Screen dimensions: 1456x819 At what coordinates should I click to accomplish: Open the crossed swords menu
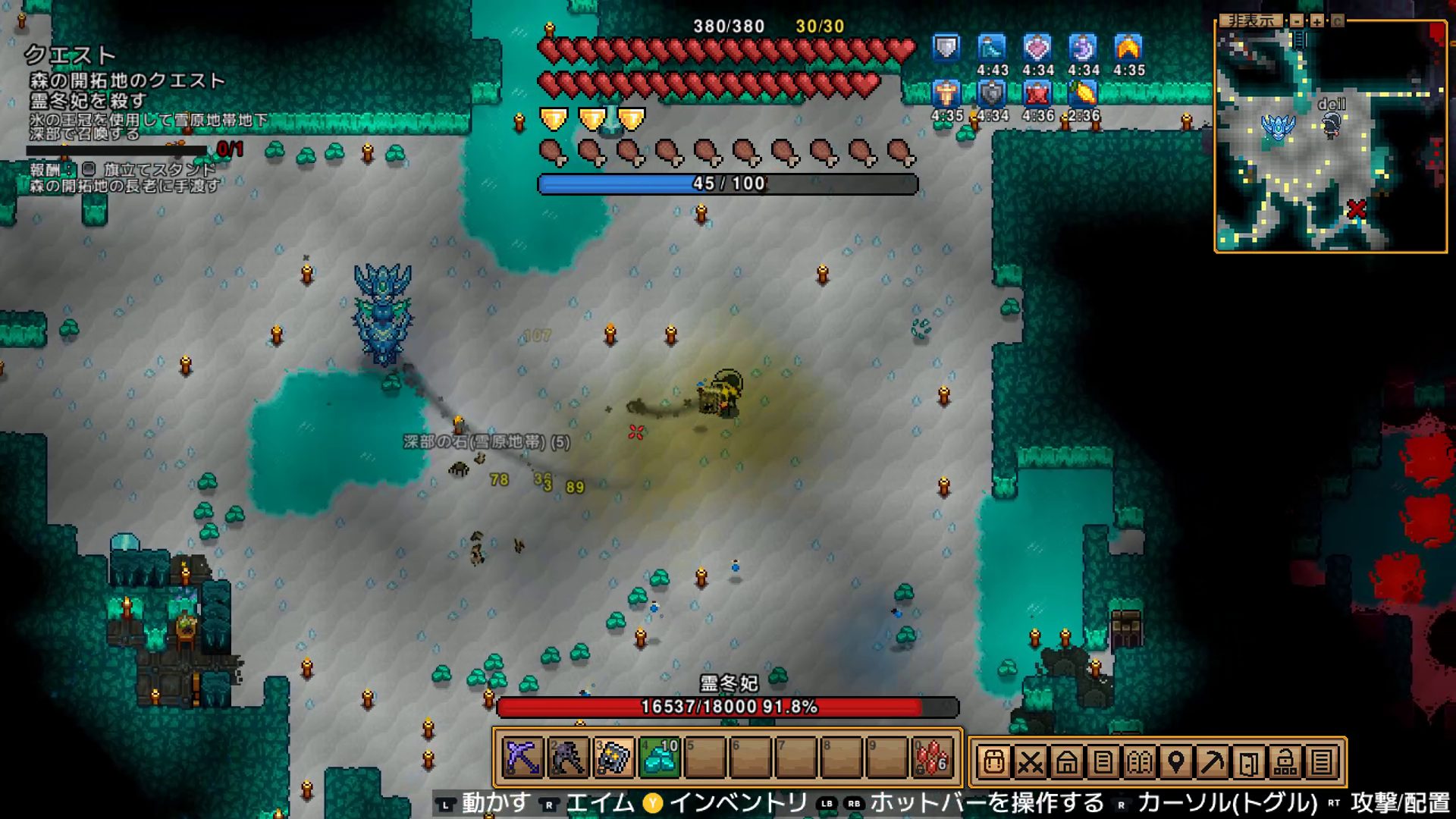[x=1030, y=762]
